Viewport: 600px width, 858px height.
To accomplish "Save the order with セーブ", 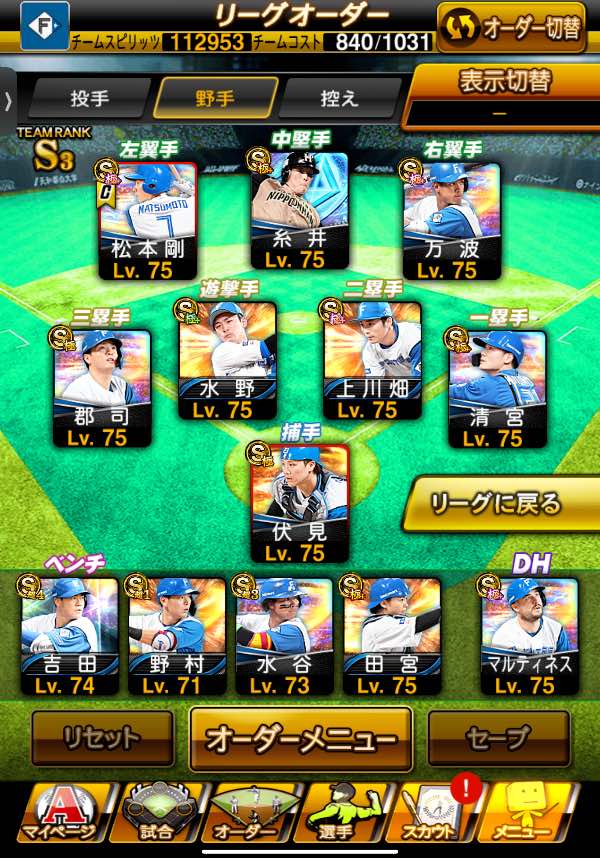I will [497, 739].
